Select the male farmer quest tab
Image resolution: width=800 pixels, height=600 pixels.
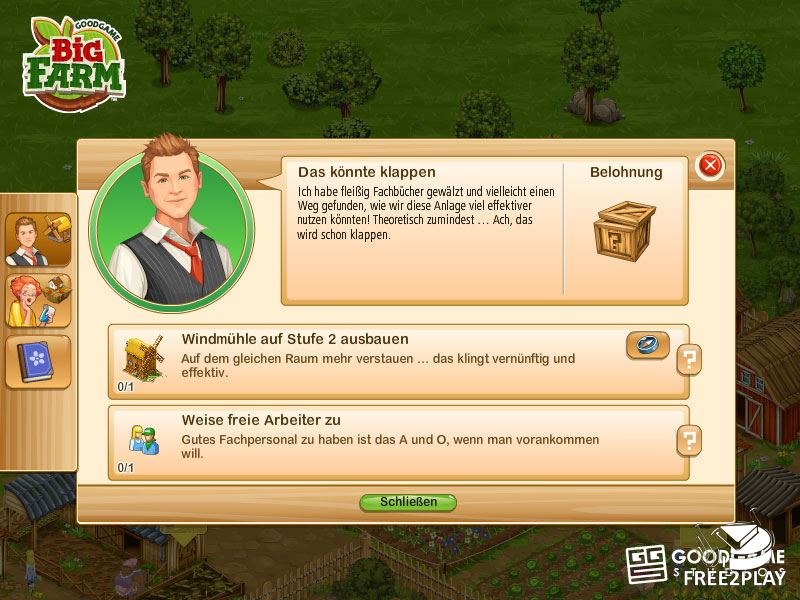(x=38, y=240)
